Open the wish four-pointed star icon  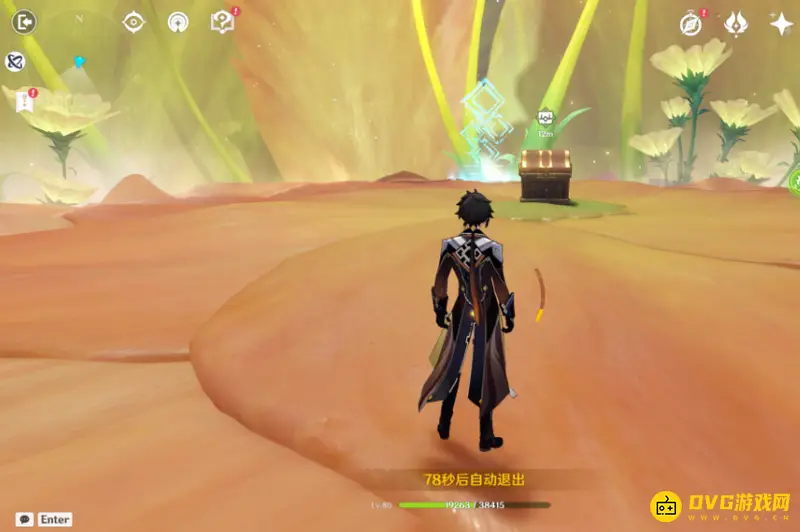tap(781, 23)
